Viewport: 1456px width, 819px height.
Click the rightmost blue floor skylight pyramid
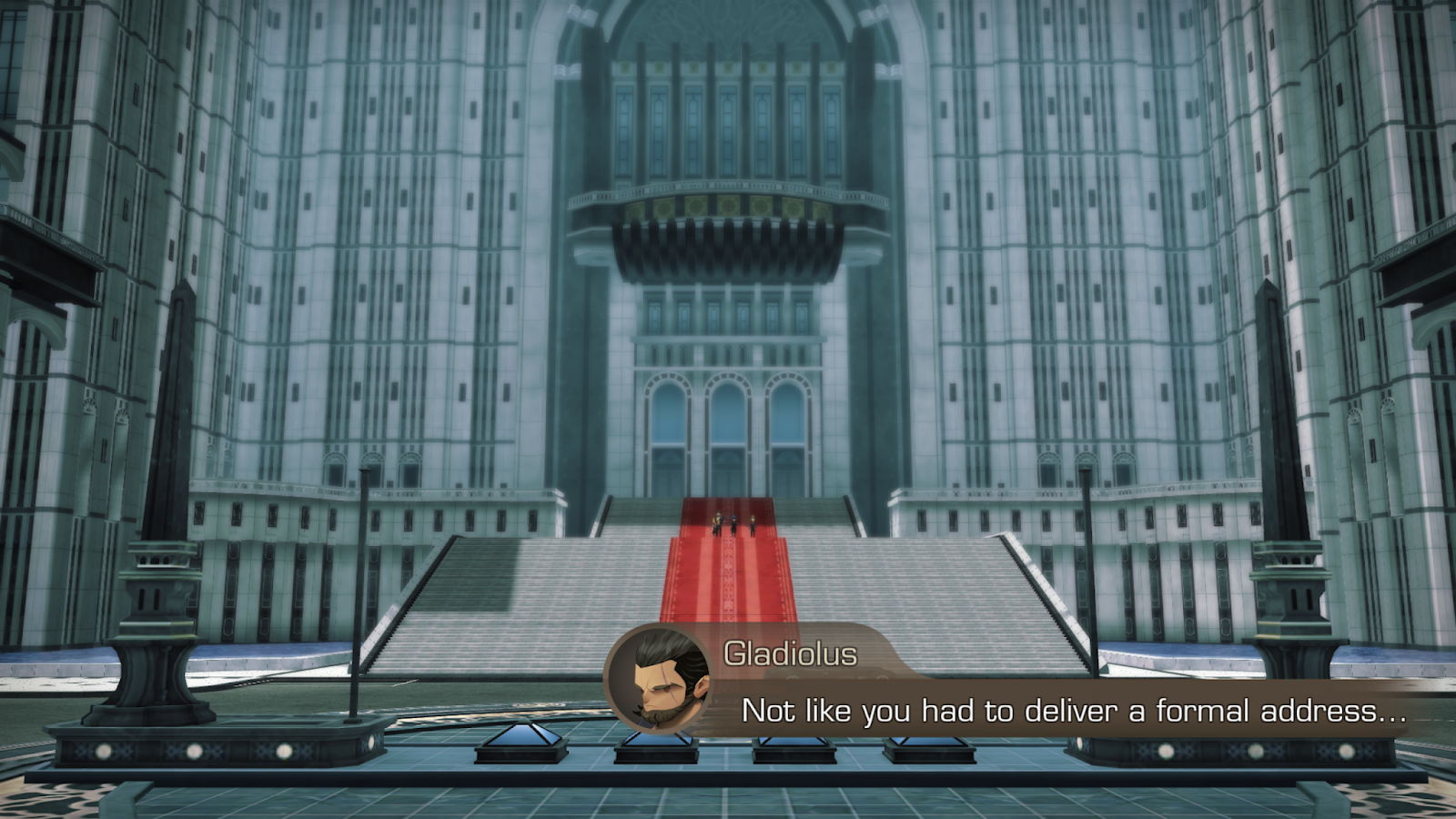coord(927,750)
